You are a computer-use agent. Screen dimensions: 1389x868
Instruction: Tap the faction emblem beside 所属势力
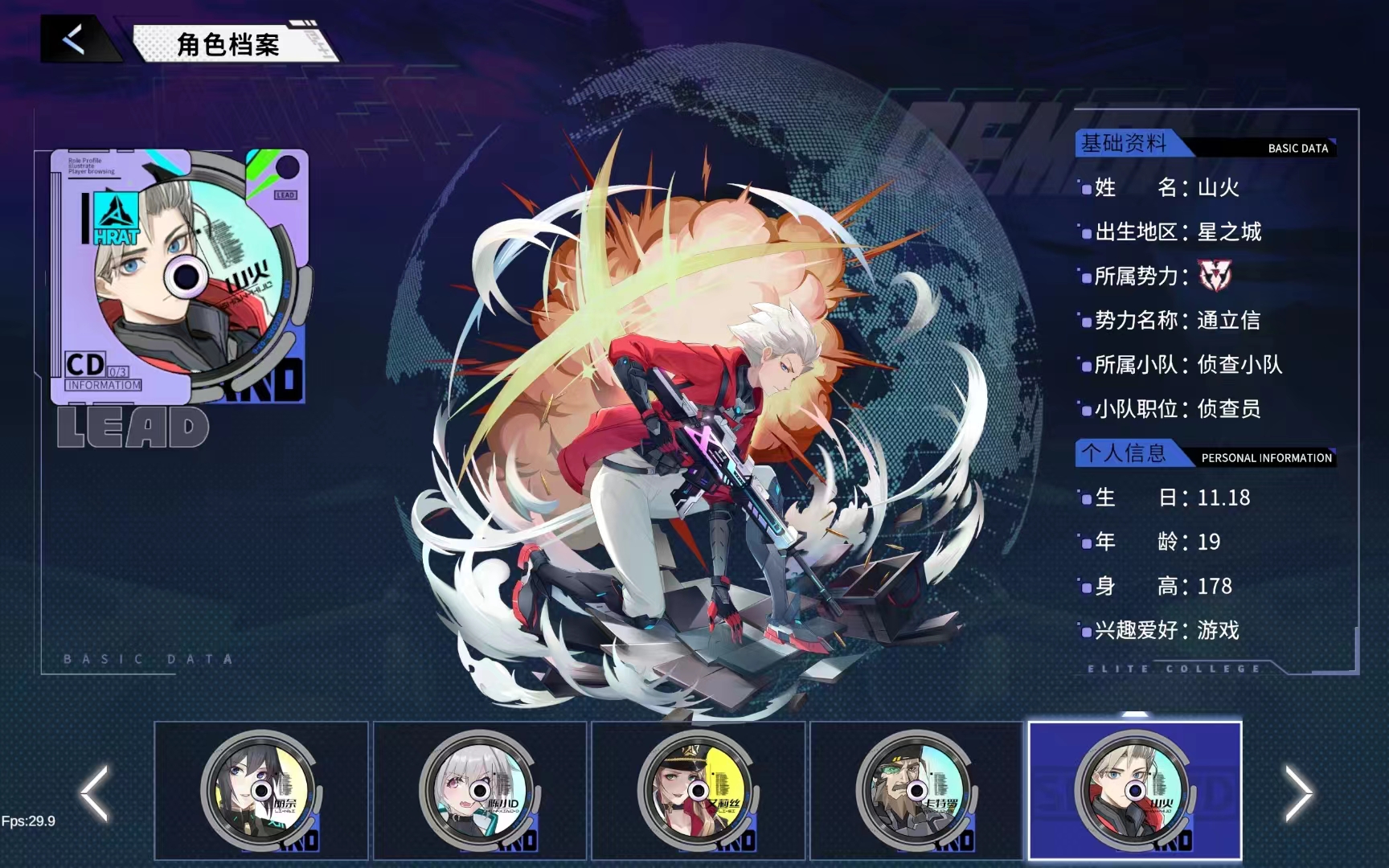1215,276
